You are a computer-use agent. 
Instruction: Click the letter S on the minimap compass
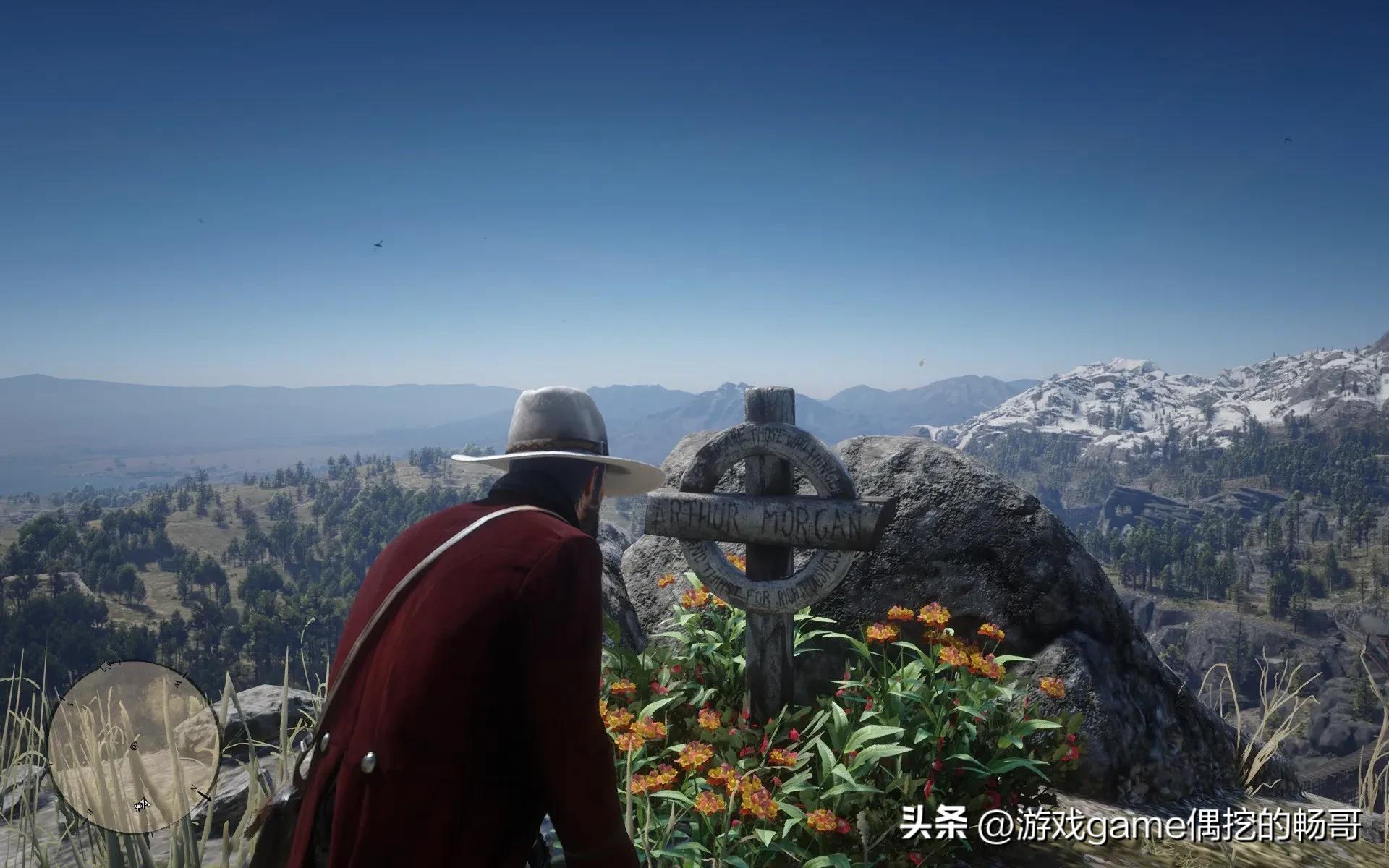(x=70, y=703)
